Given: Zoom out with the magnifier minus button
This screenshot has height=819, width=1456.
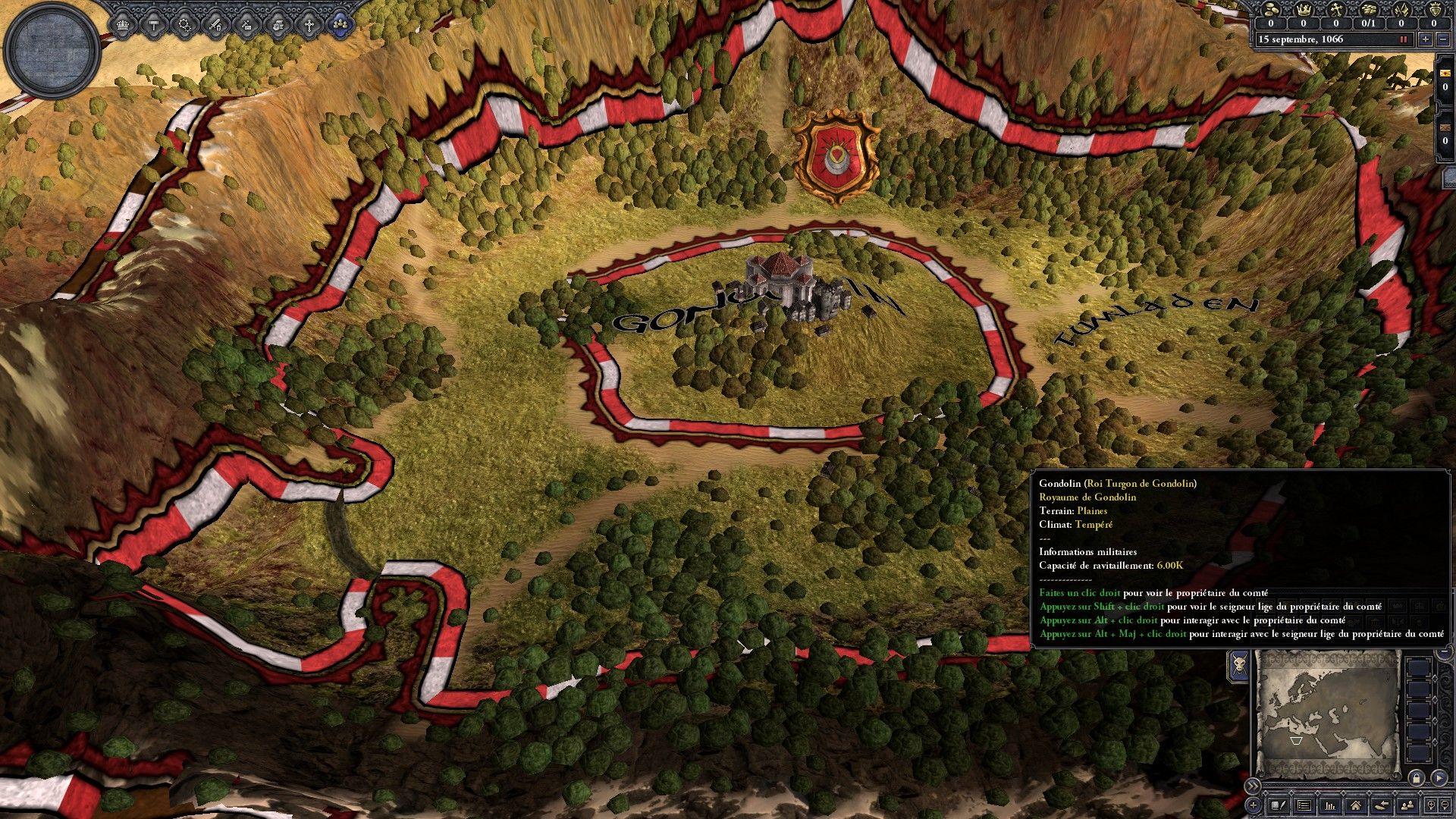Looking at the screenshot, I should (1443, 805).
